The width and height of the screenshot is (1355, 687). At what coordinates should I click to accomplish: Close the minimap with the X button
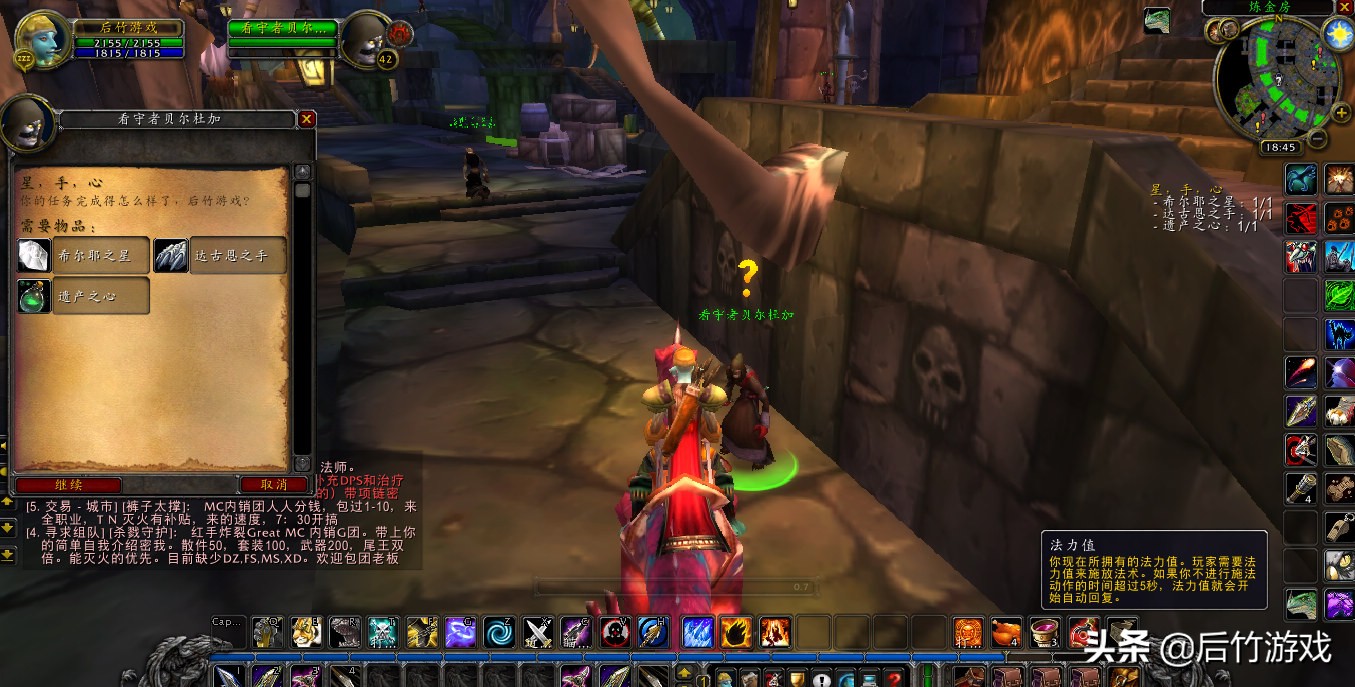coord(1343,7)
